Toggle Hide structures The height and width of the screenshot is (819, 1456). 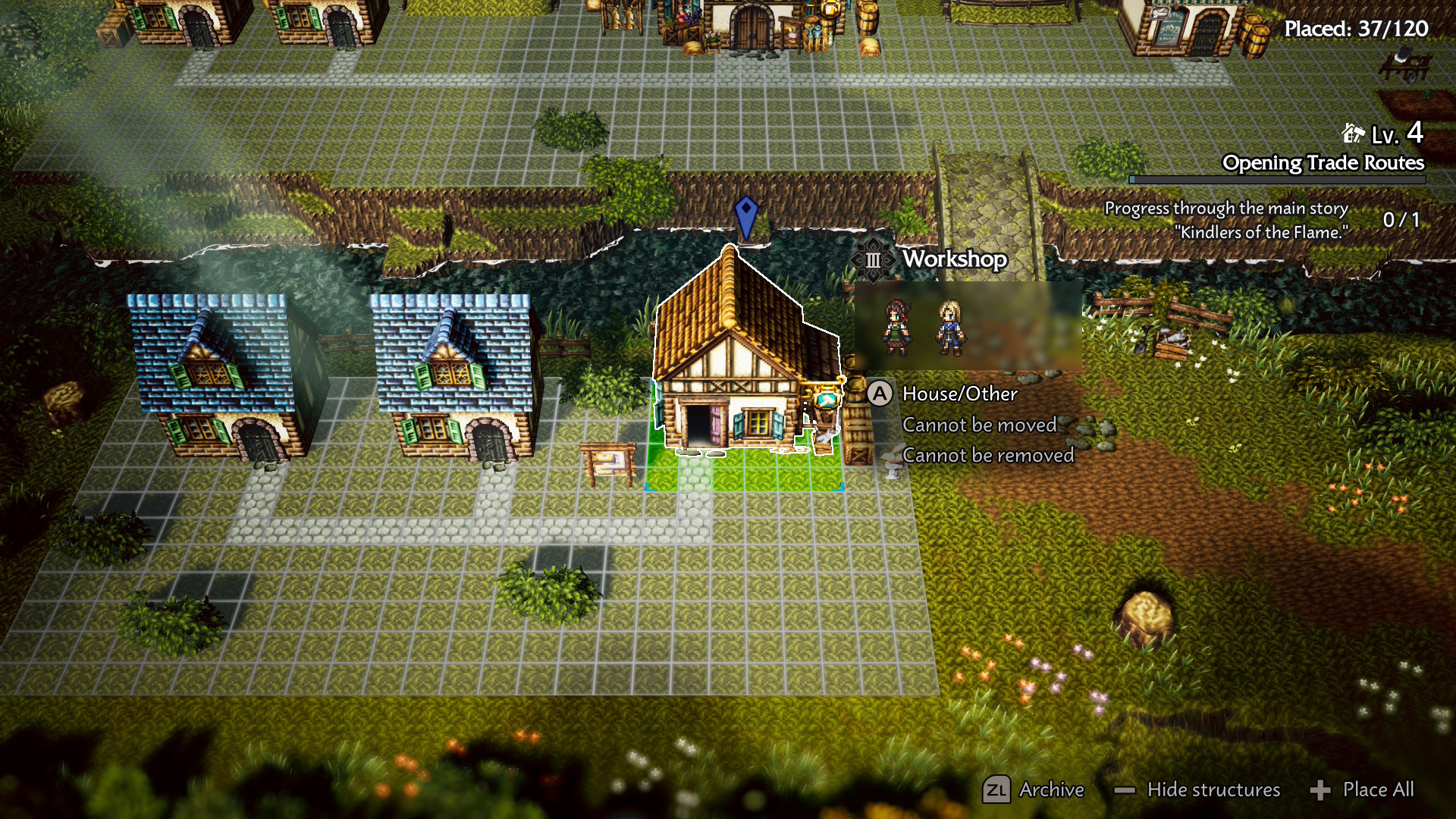tap(1198, 789)
